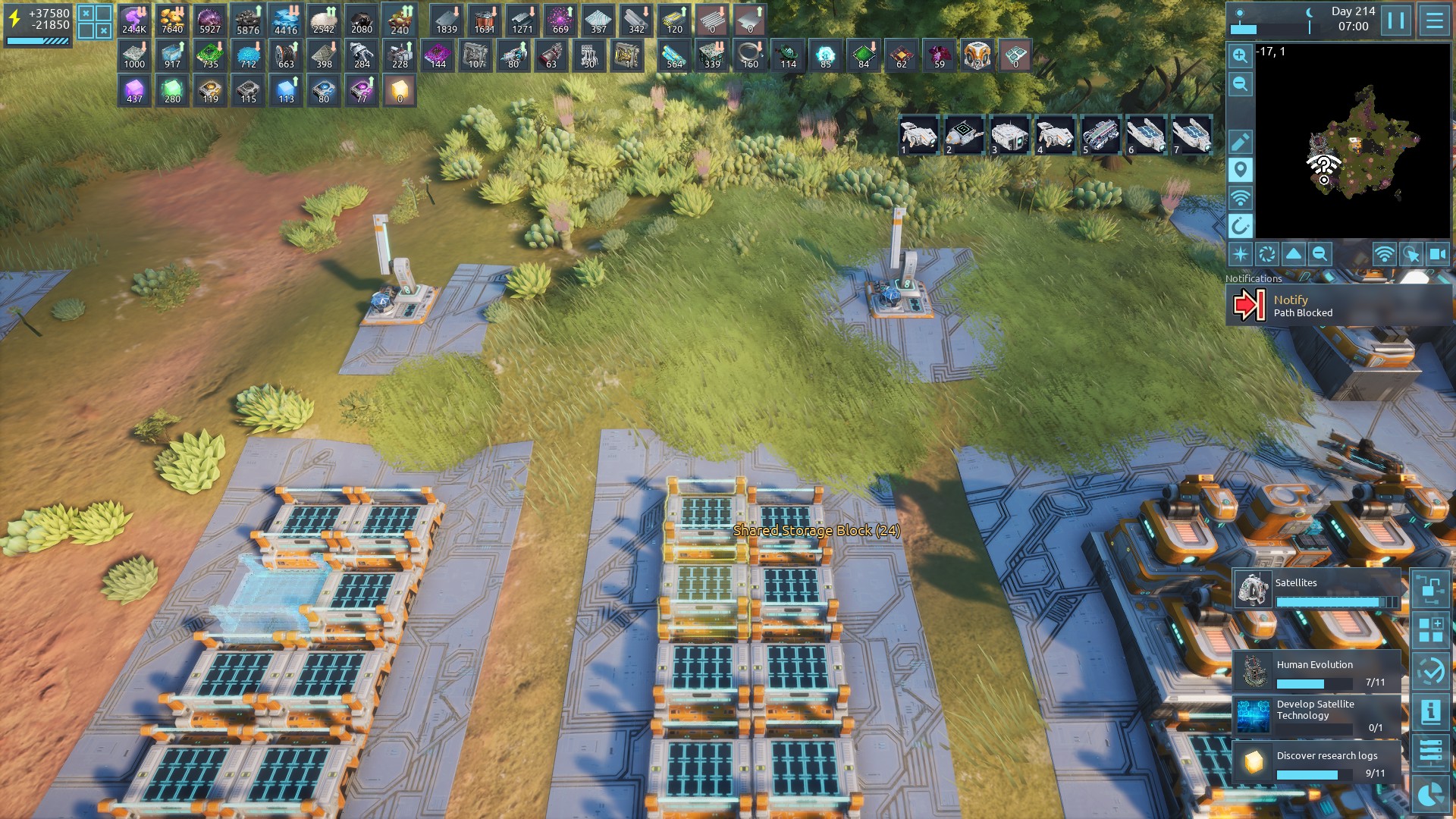Activate the camera view button under minimap

tap(1437, 254)
